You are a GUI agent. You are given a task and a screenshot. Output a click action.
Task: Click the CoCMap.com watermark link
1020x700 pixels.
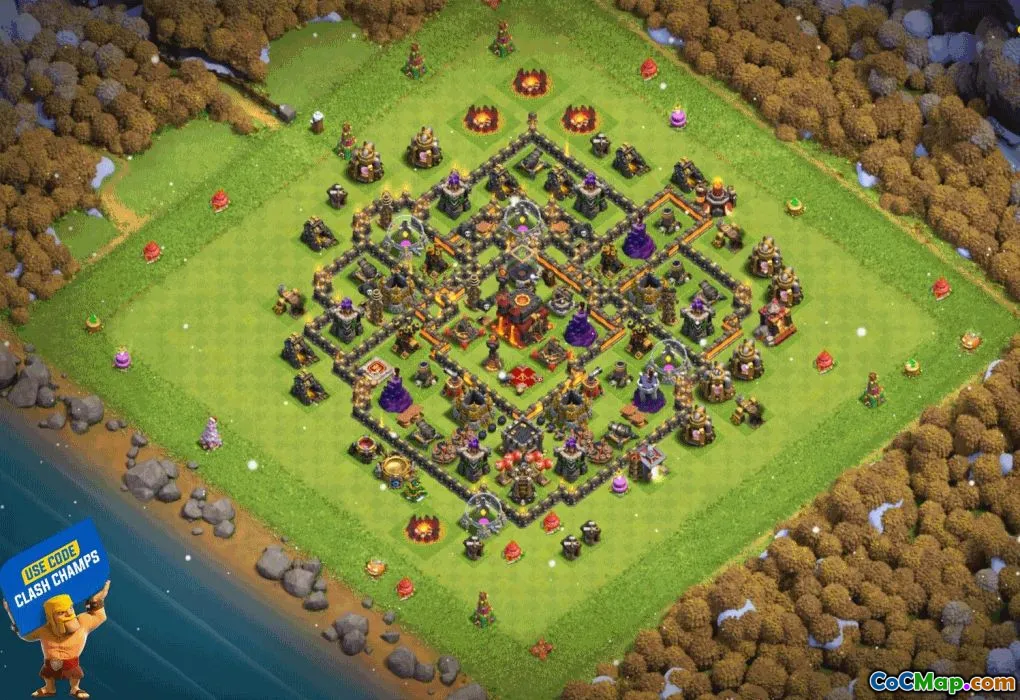(942, 681)
